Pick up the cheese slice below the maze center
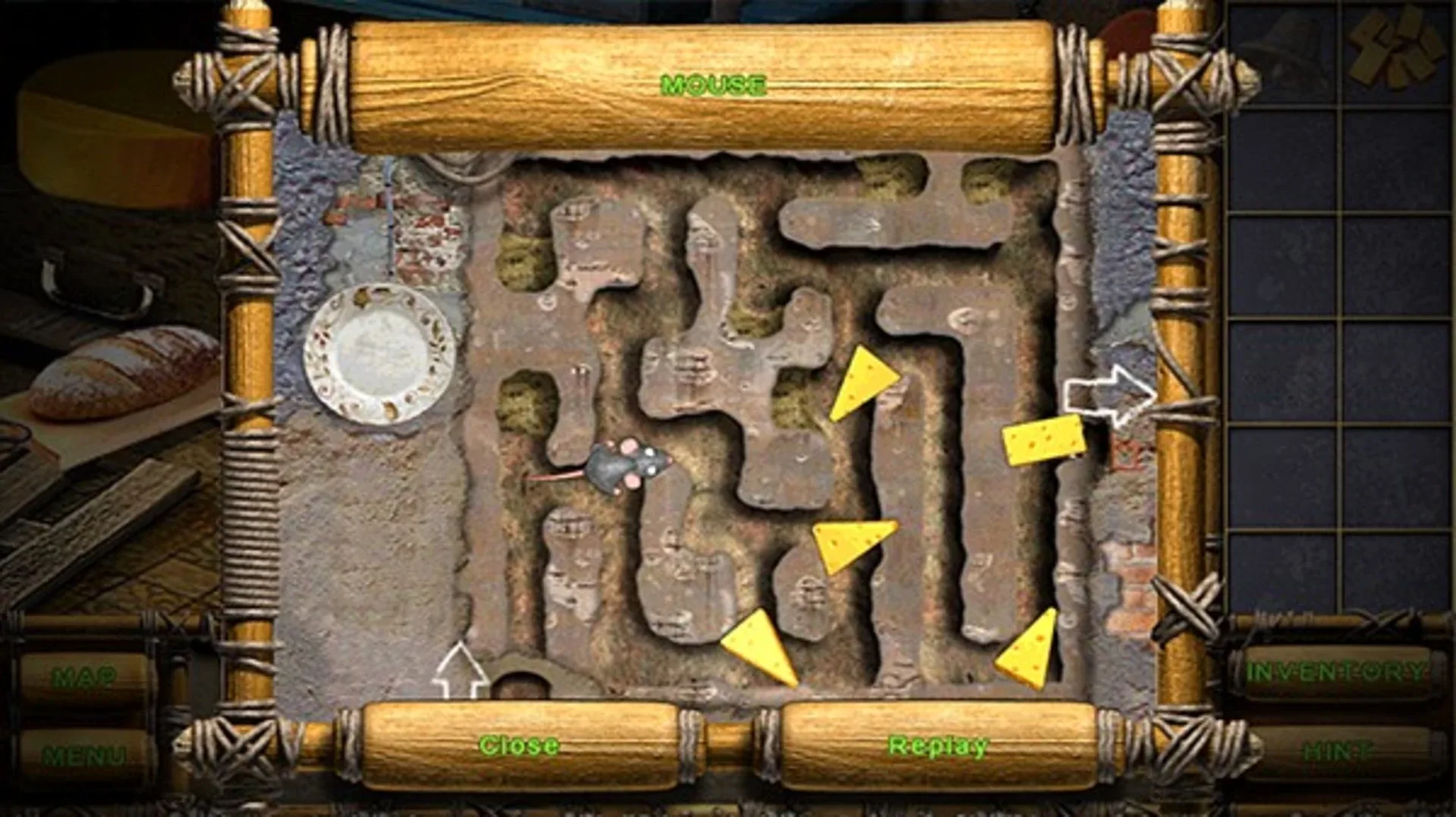Screen dimensions: 1456x817 (x=849, y=542)
